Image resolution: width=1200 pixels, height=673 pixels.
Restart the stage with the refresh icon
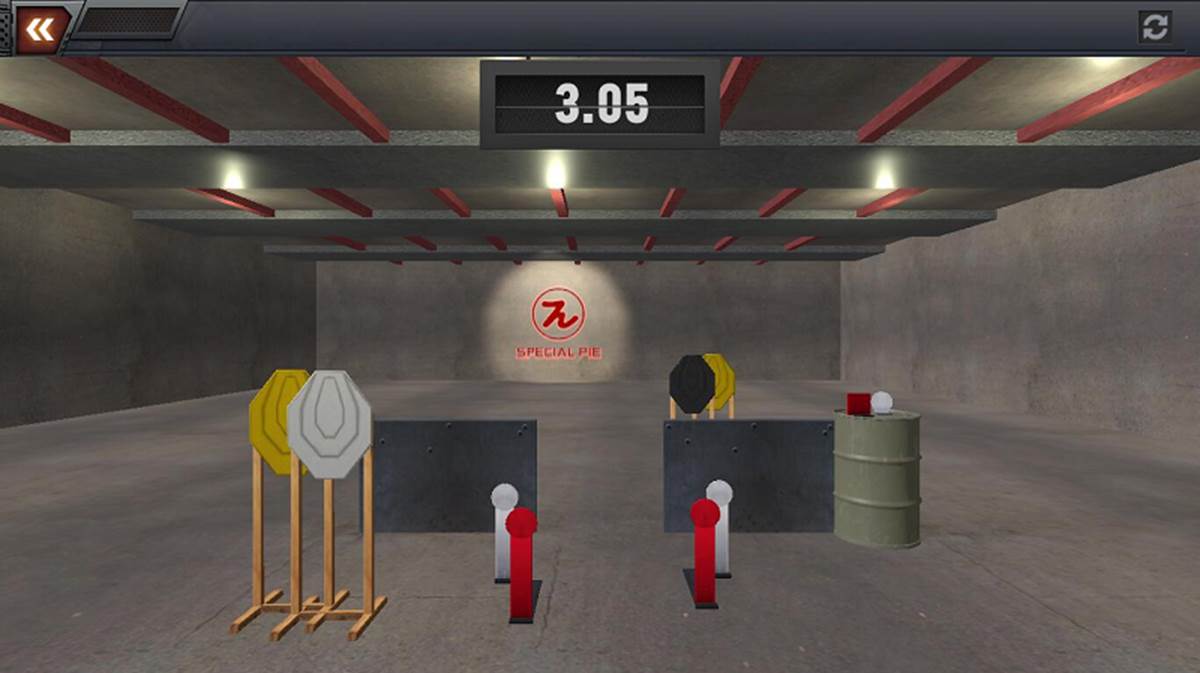[x=1155, y=27]
